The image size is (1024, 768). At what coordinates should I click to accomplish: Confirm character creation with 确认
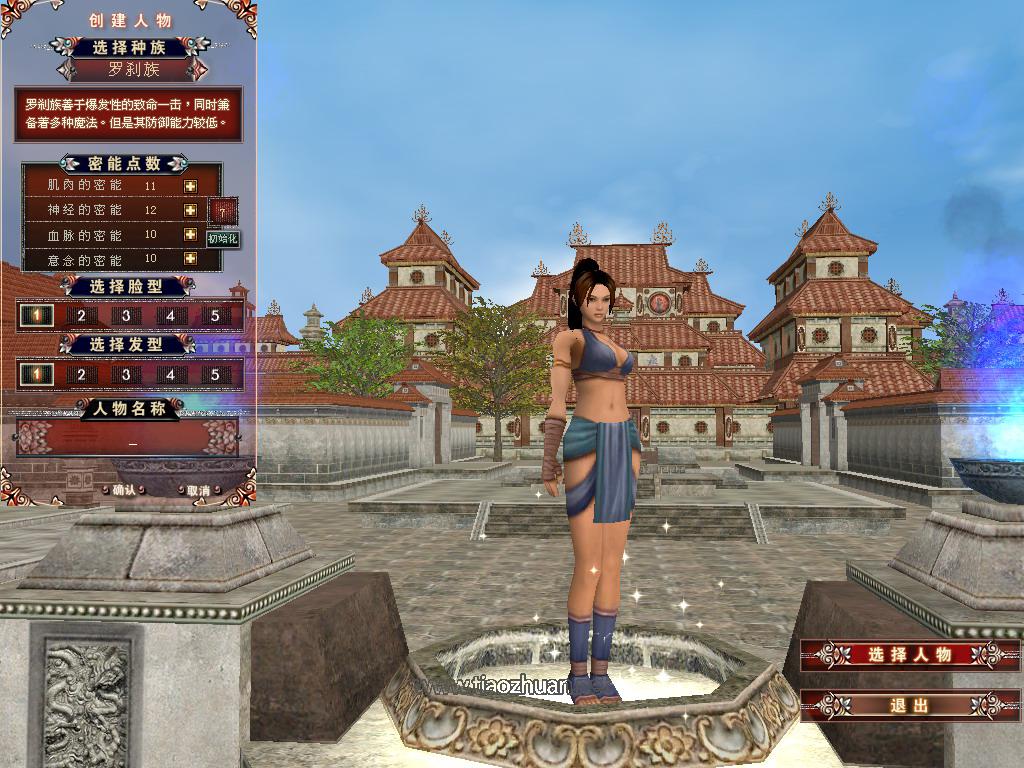tap(125, 490)
